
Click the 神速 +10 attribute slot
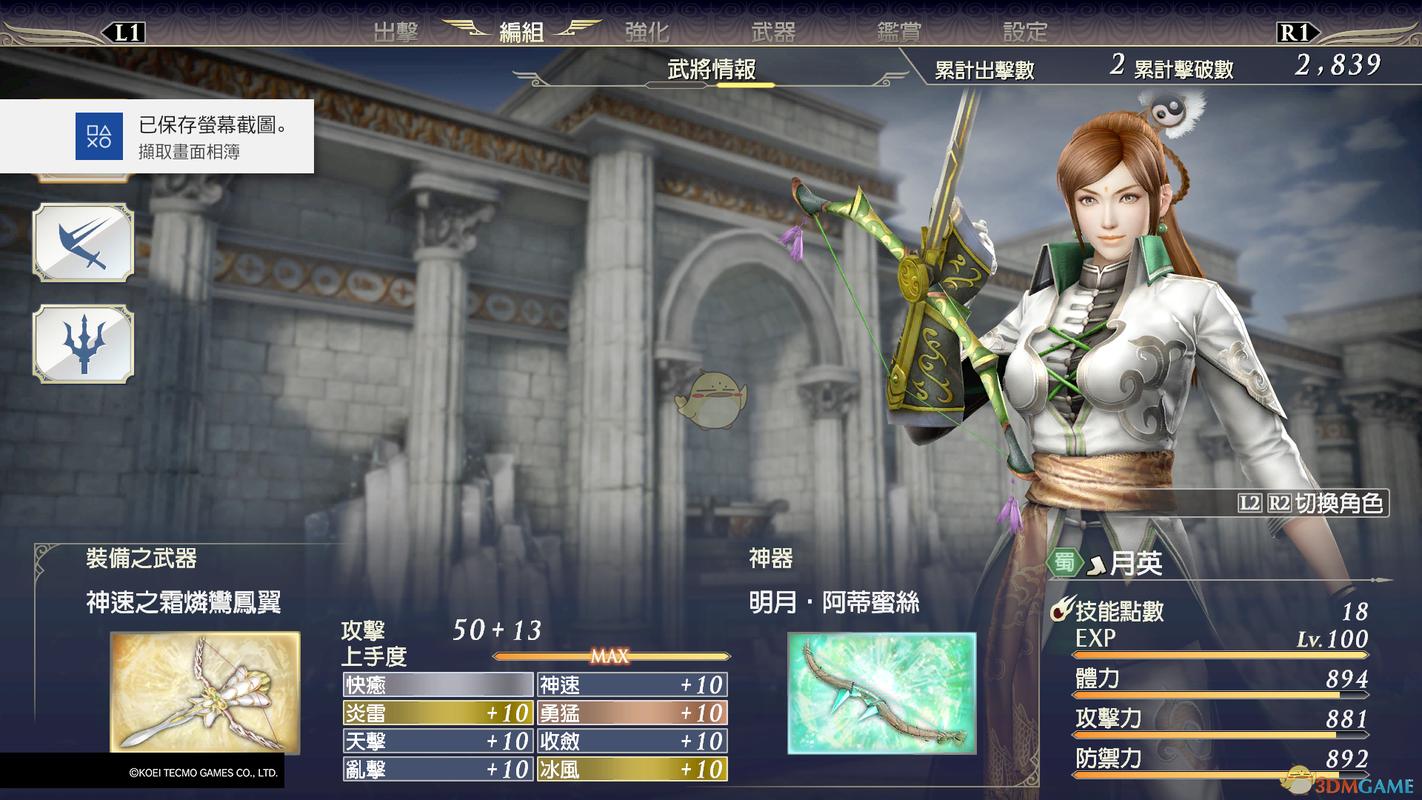click(632, 685)
